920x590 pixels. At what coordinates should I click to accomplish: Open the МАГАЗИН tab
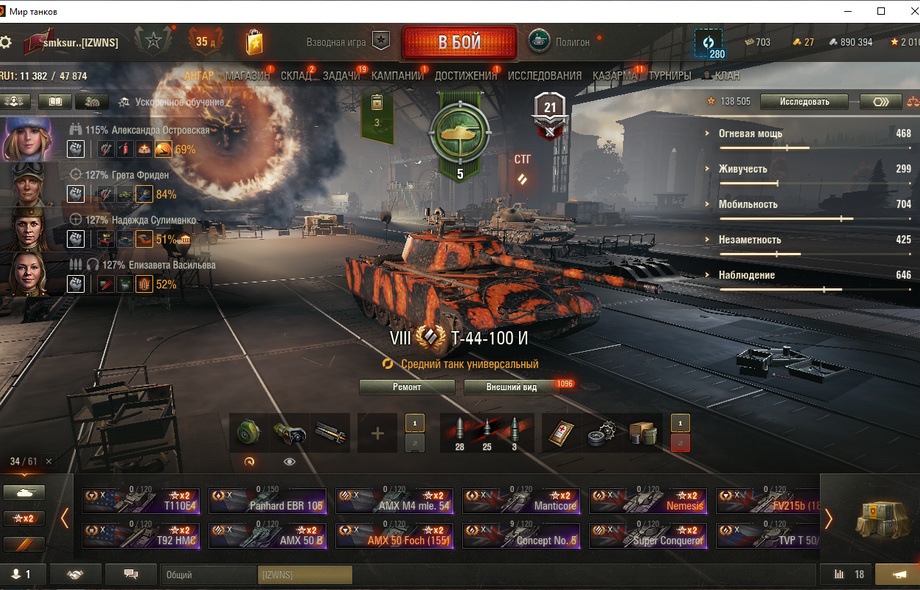point(247,76)
